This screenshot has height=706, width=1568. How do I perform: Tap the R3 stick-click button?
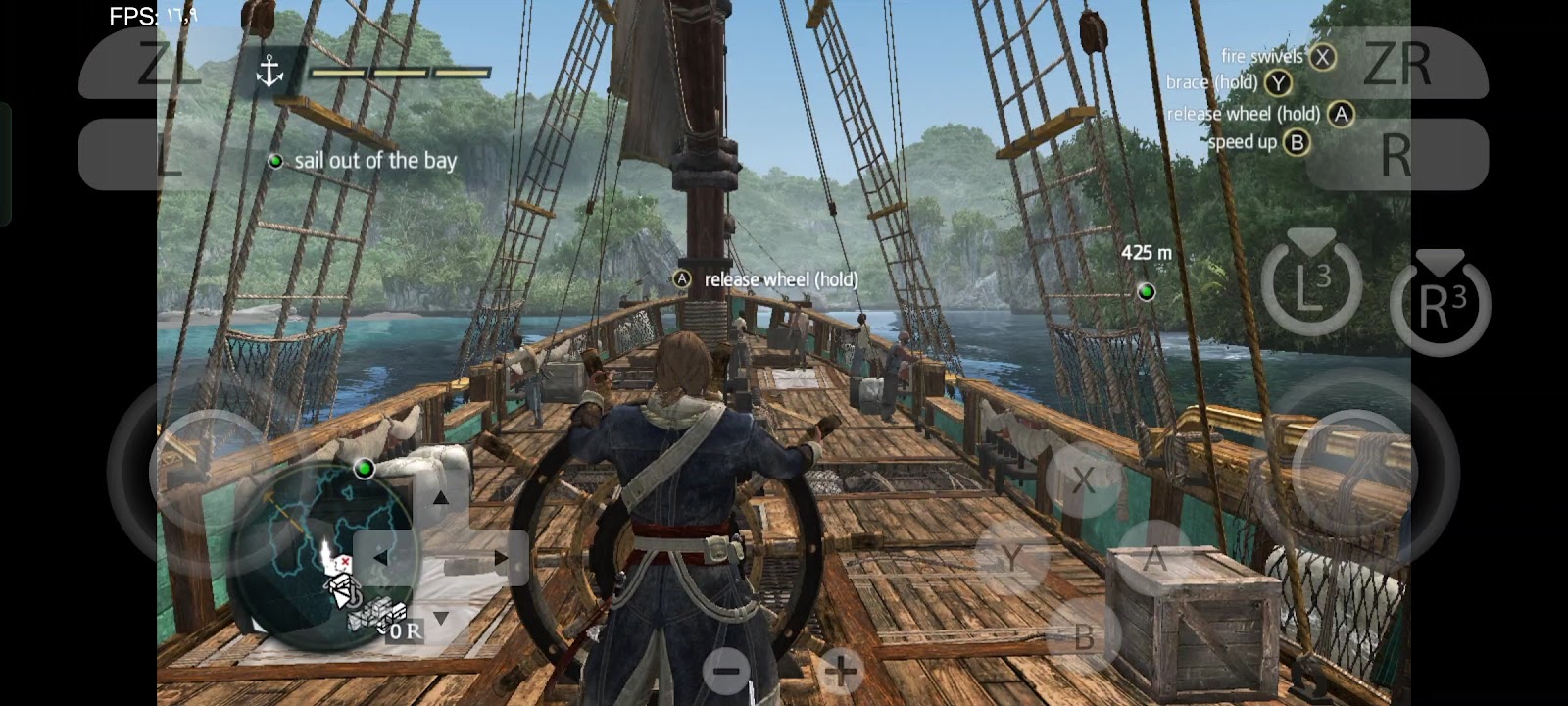(x=1440, y=304)
